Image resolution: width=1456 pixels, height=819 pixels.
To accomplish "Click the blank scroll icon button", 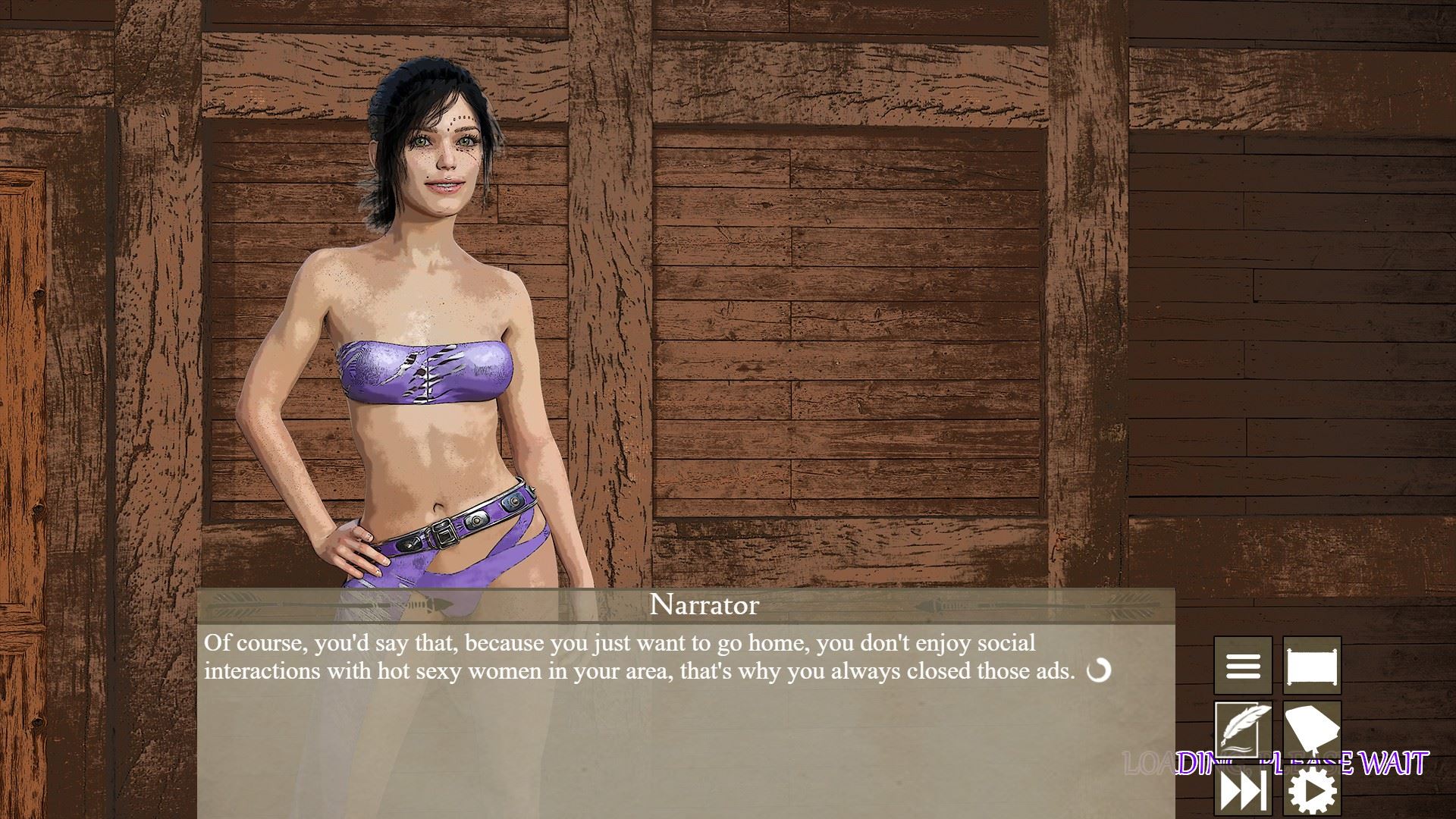I will 1312,666.
